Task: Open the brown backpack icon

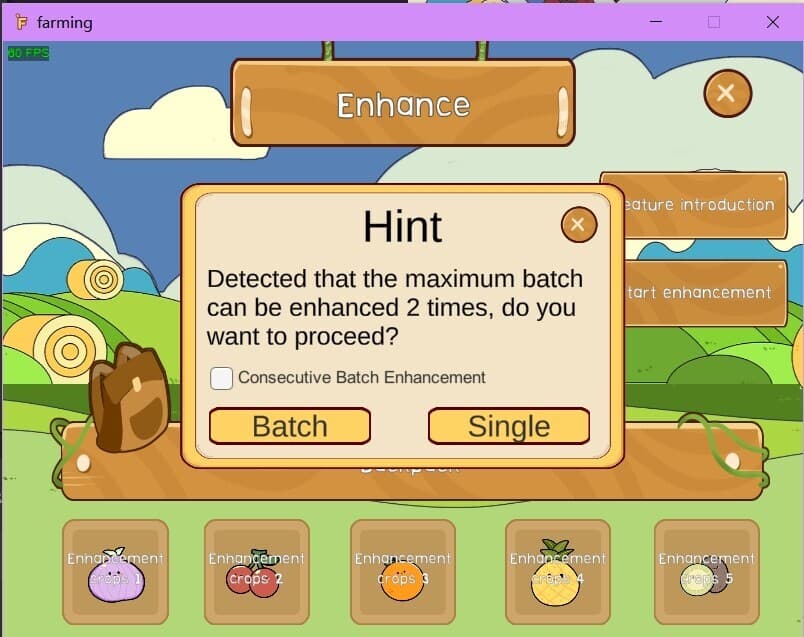Action: tap(128, 397)
